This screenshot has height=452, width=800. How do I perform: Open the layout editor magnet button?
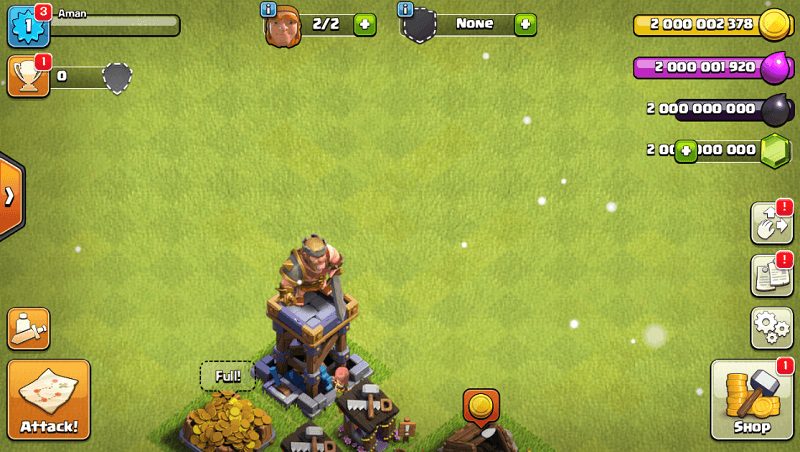772,224
